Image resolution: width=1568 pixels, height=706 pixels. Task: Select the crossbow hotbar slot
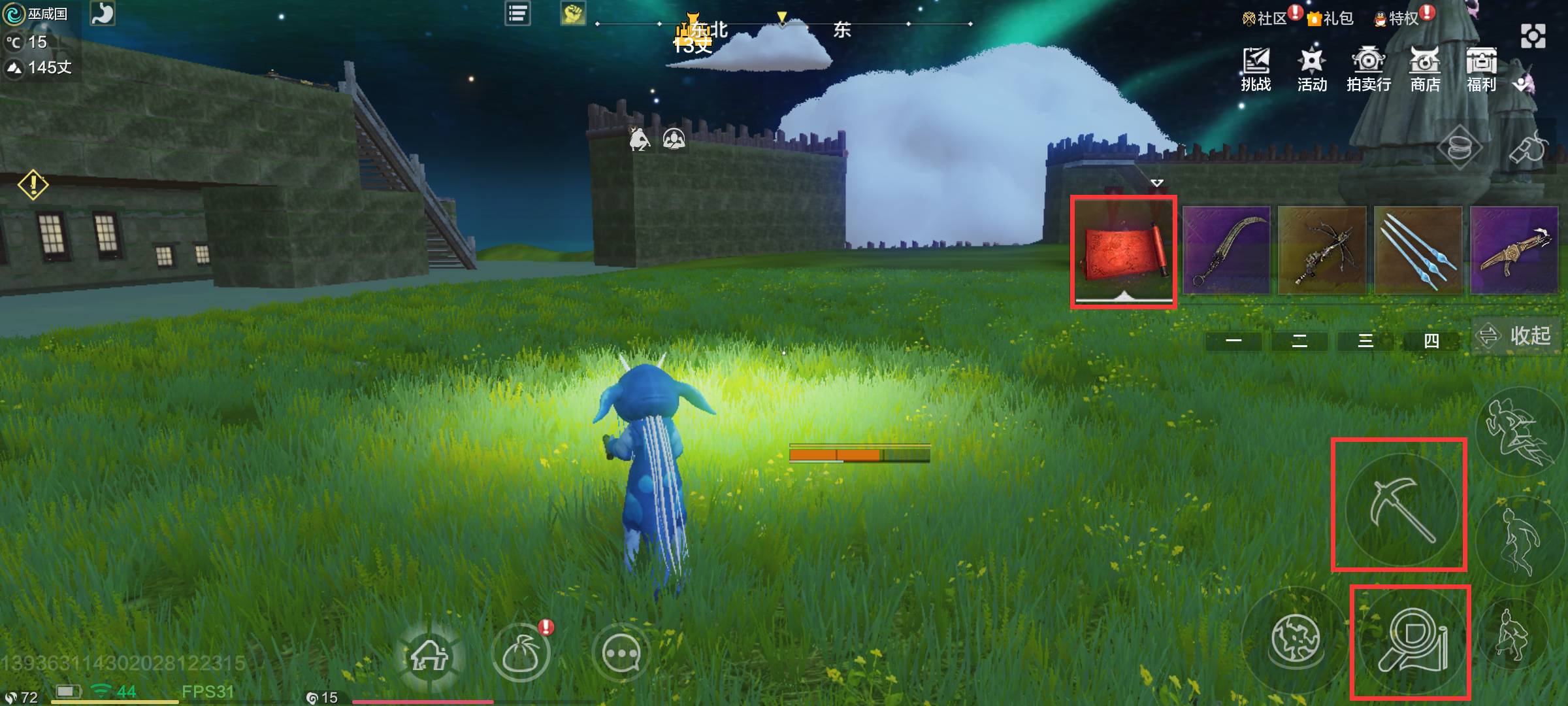pos(1322,250)
